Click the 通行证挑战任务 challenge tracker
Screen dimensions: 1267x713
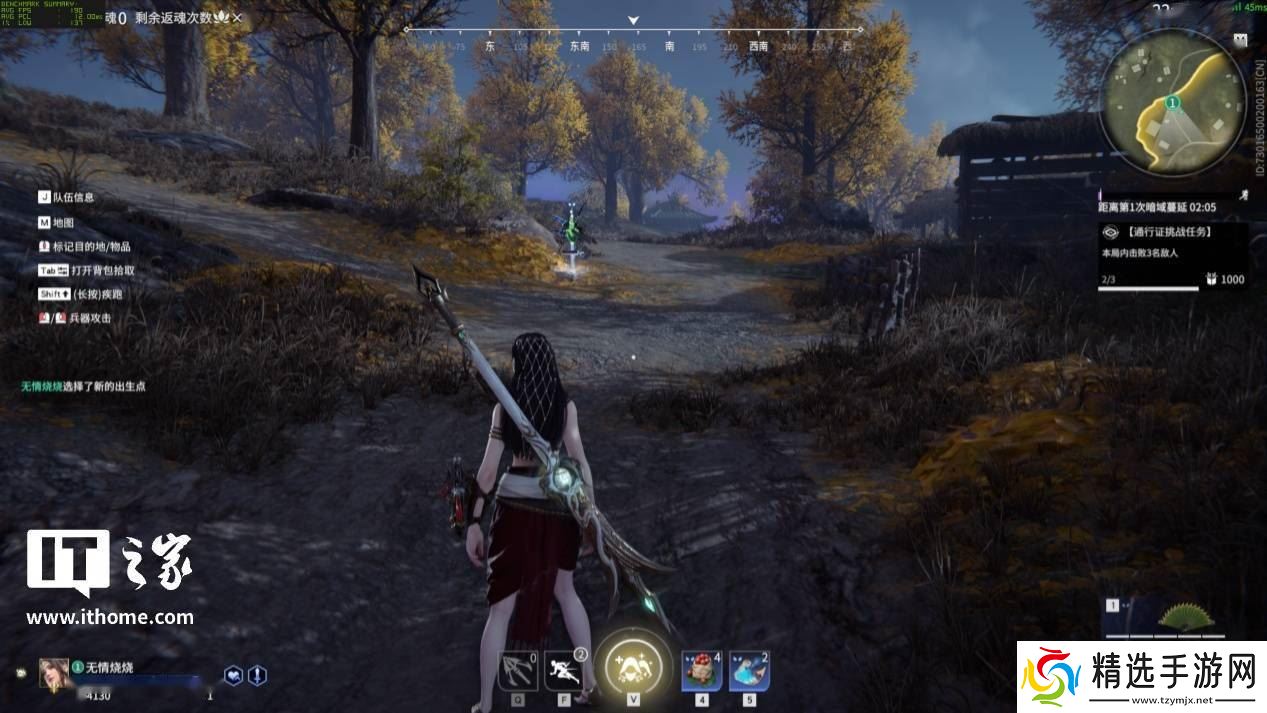[x=1171, y=232]
